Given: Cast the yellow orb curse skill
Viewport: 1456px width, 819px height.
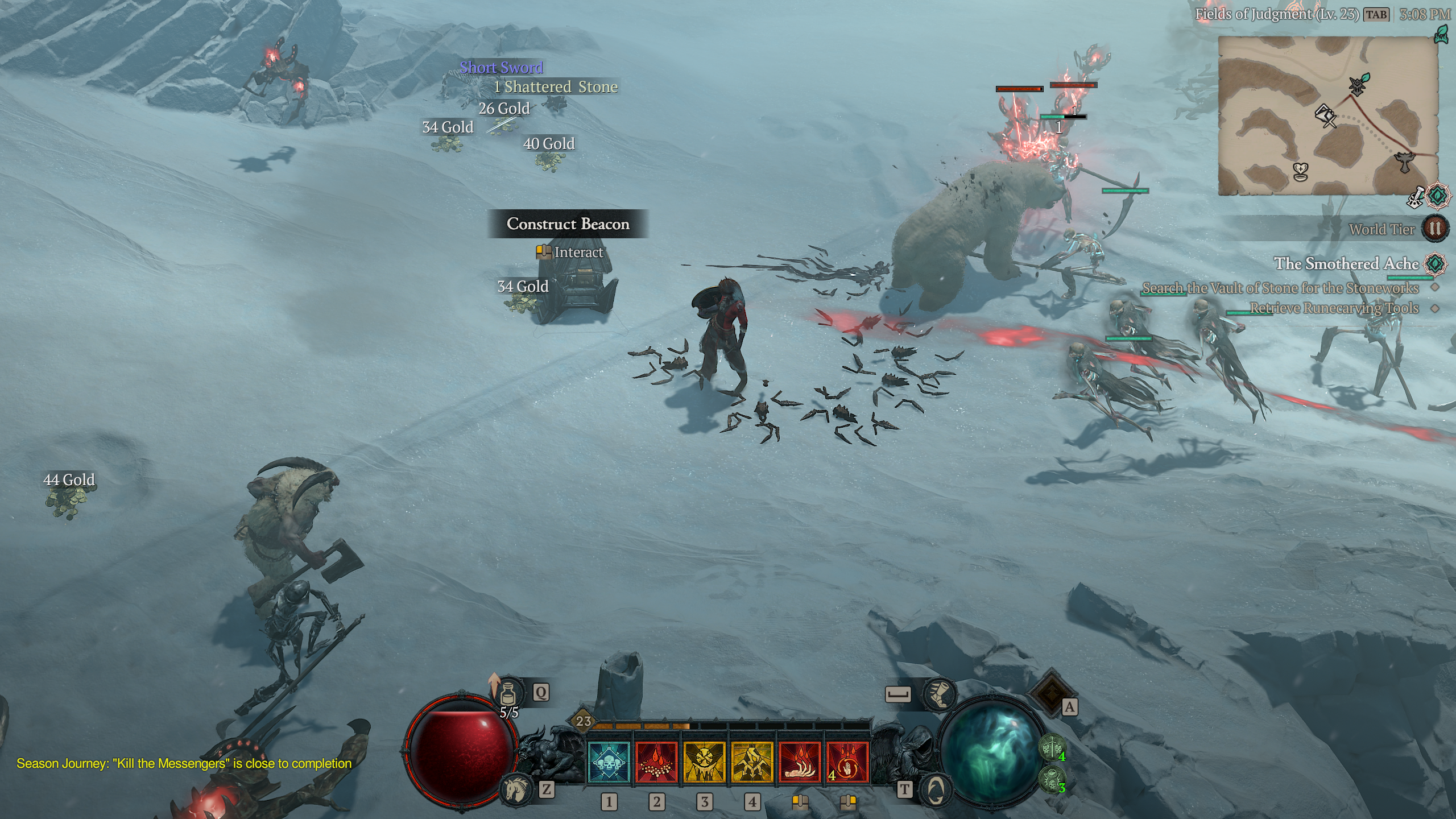Looking at the screenshot, I should 704,763.
